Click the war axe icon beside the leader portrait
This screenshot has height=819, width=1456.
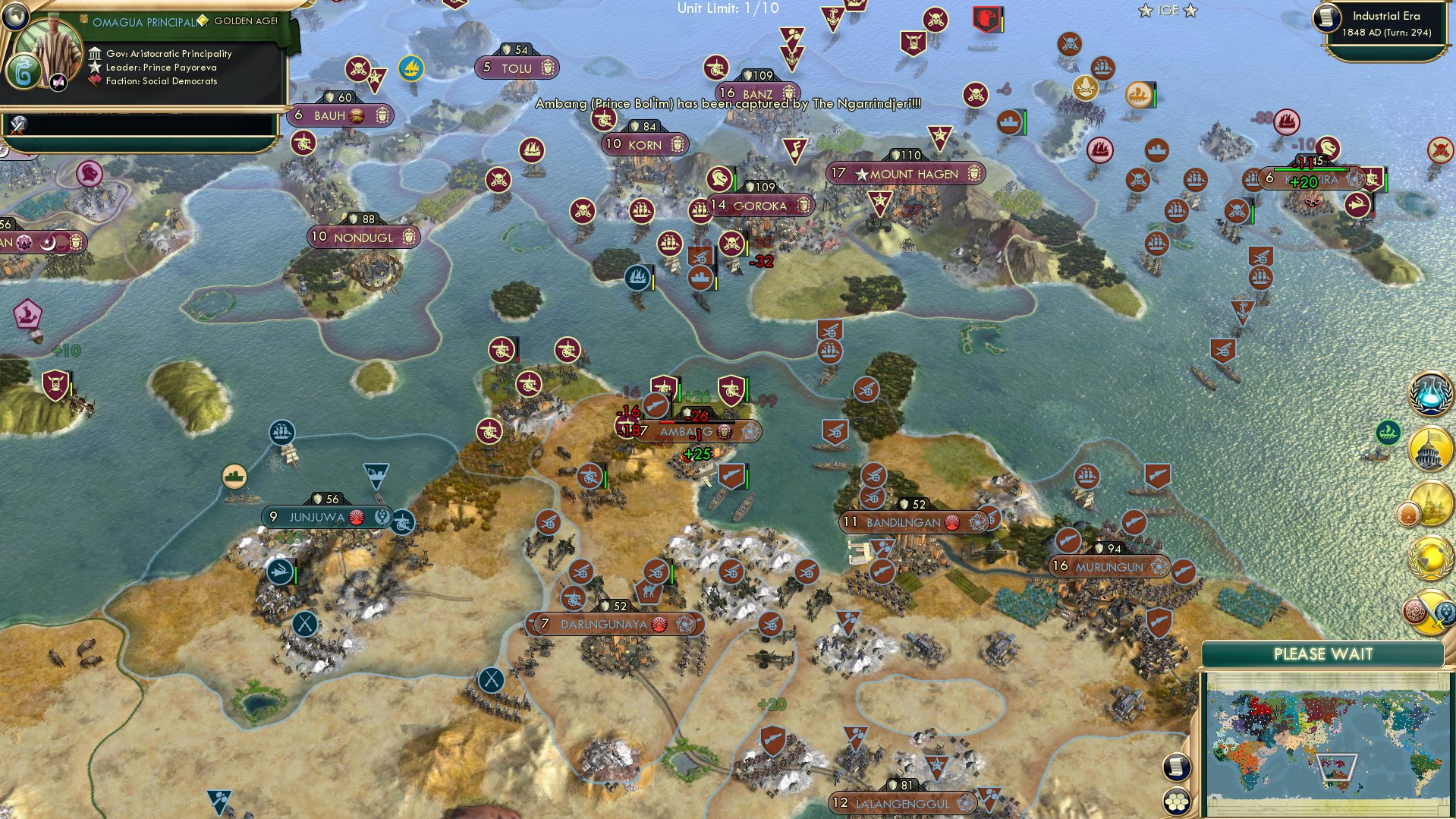[58, 83]
